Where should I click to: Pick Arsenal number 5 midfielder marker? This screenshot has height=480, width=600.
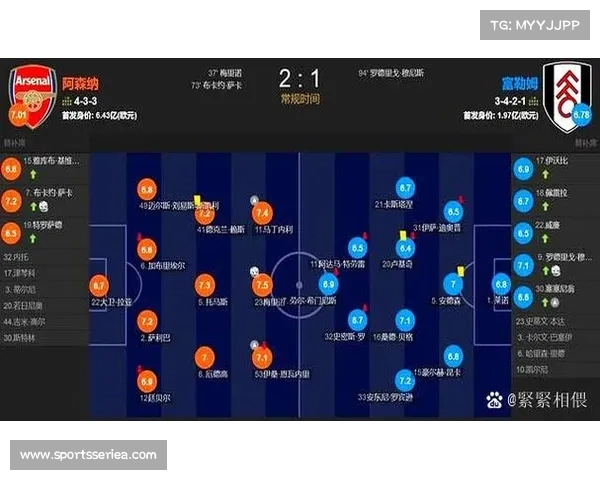tap(205, 284)
